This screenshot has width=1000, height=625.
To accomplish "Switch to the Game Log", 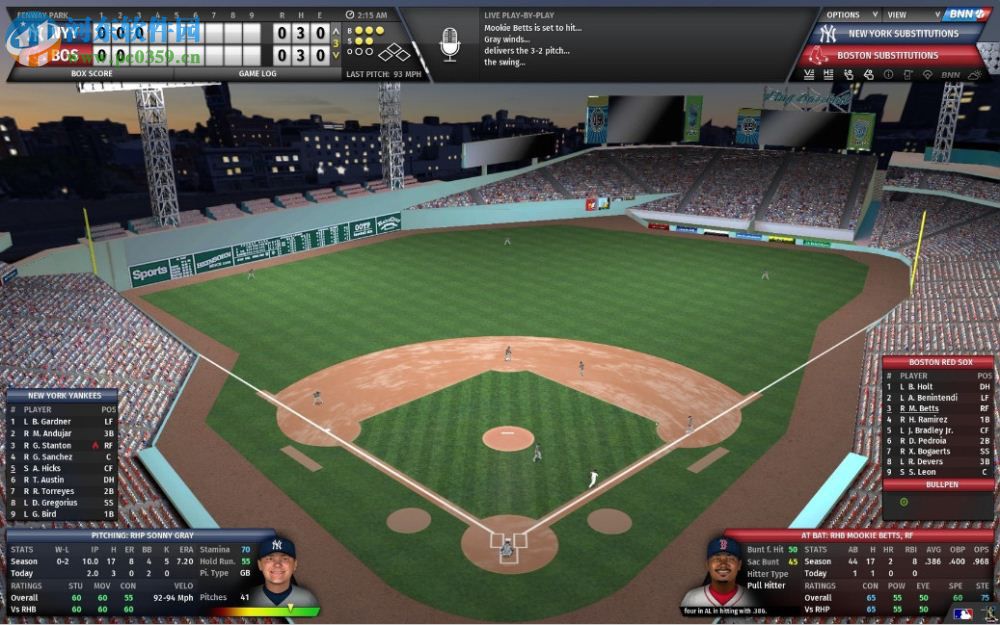I will 257,73.
